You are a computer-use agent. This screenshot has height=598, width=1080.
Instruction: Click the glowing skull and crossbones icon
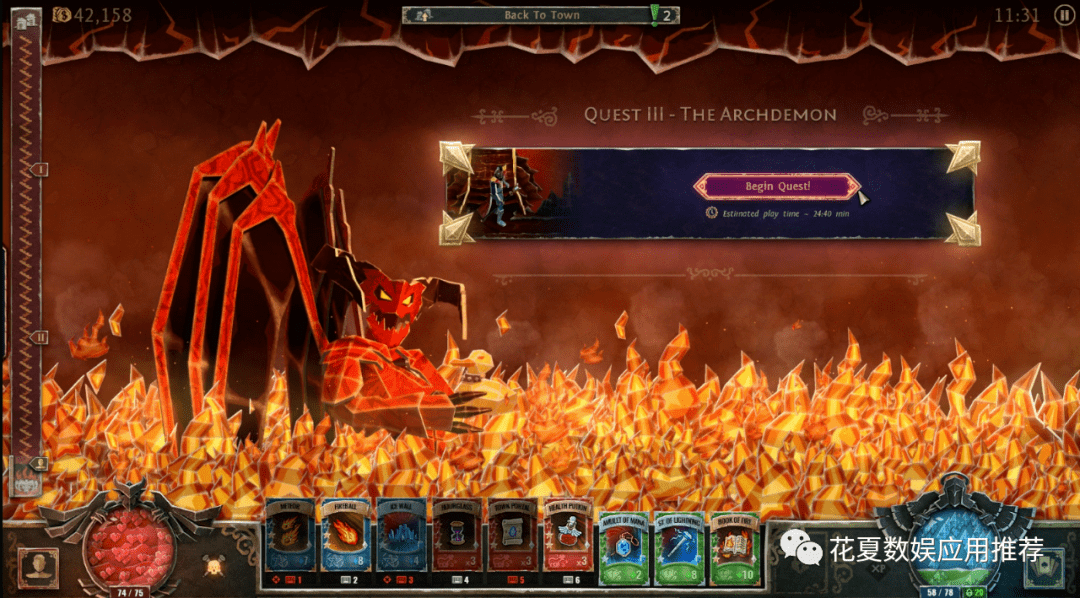click(x=213, y=567)
